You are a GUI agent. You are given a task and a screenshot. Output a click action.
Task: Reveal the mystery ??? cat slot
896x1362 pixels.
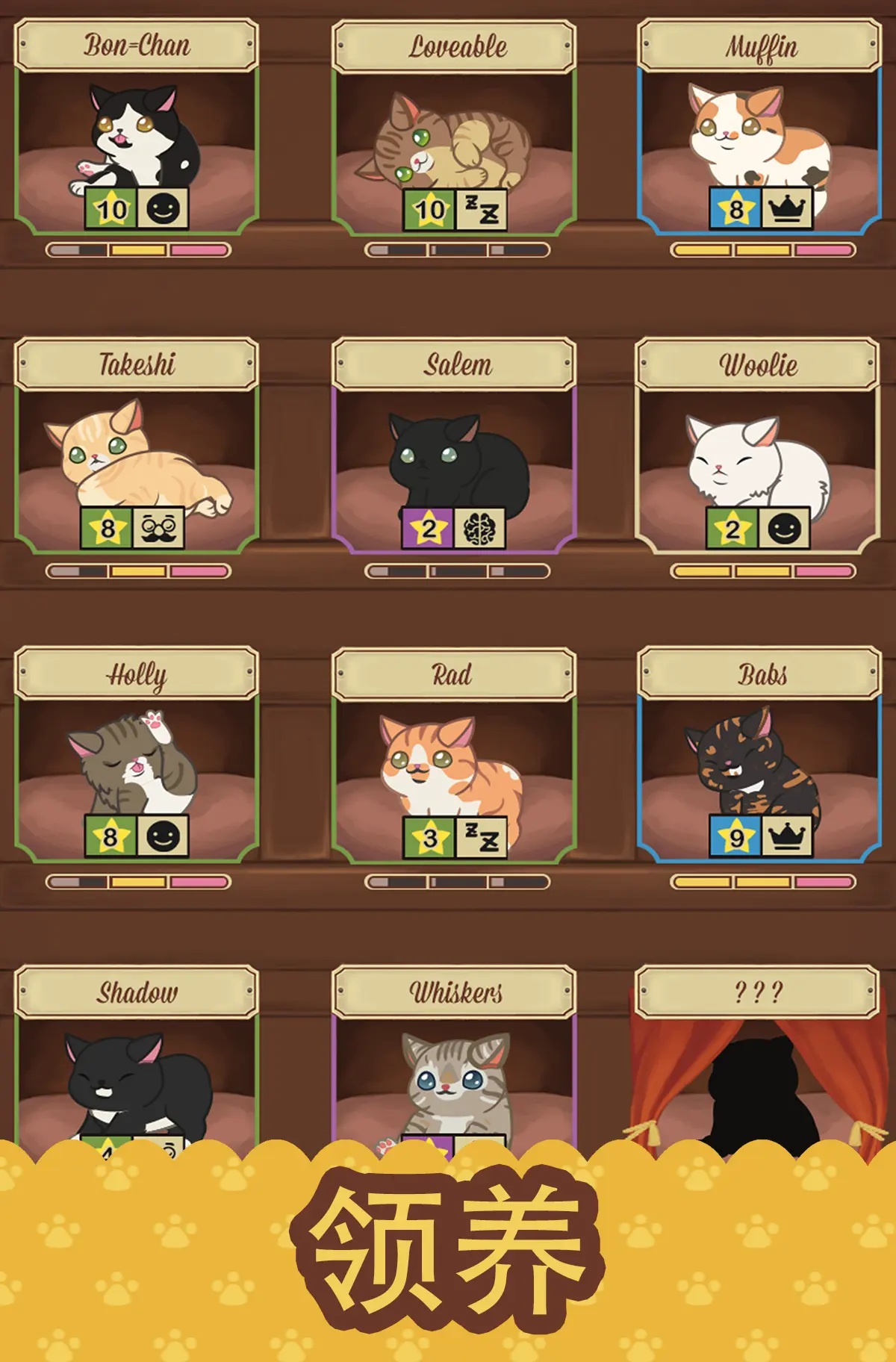758,1075
